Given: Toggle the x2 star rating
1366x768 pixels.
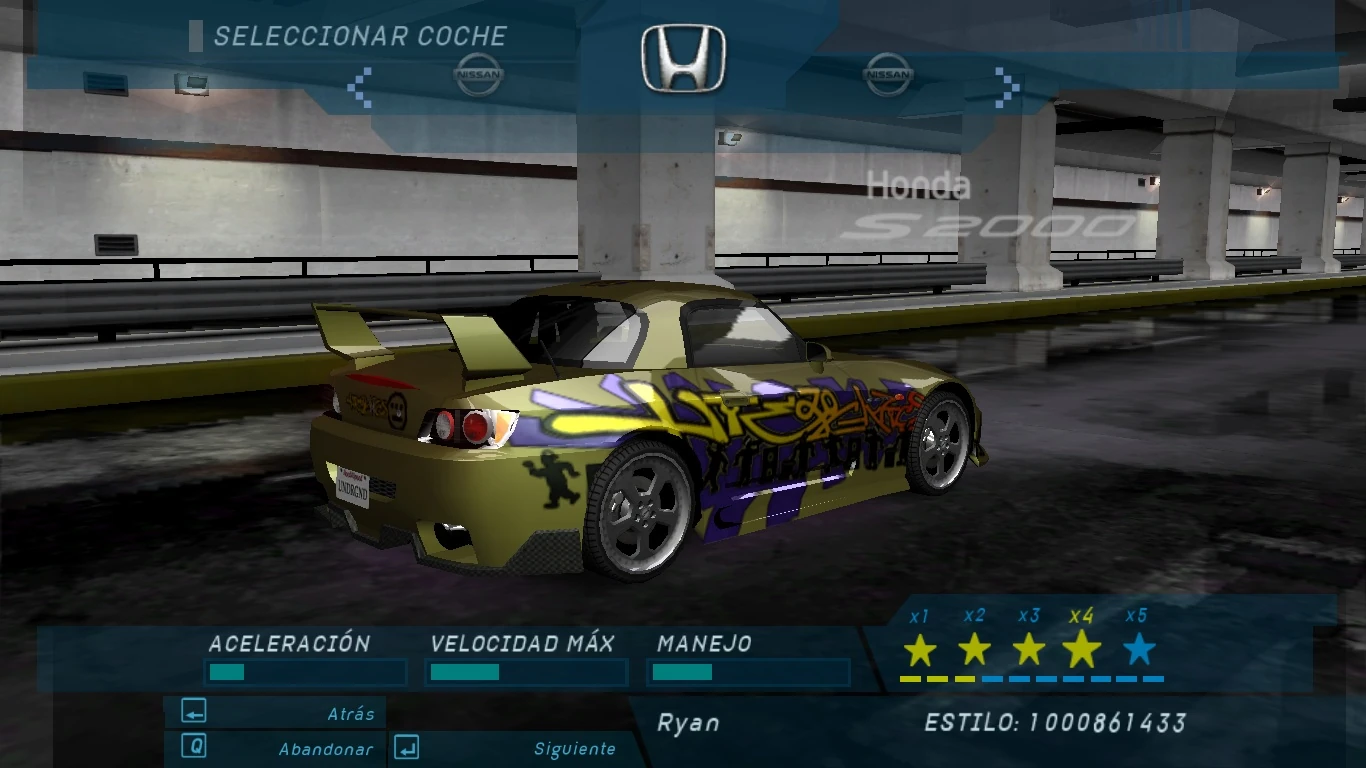Looking at the screenshot, I should coord(973,652).
